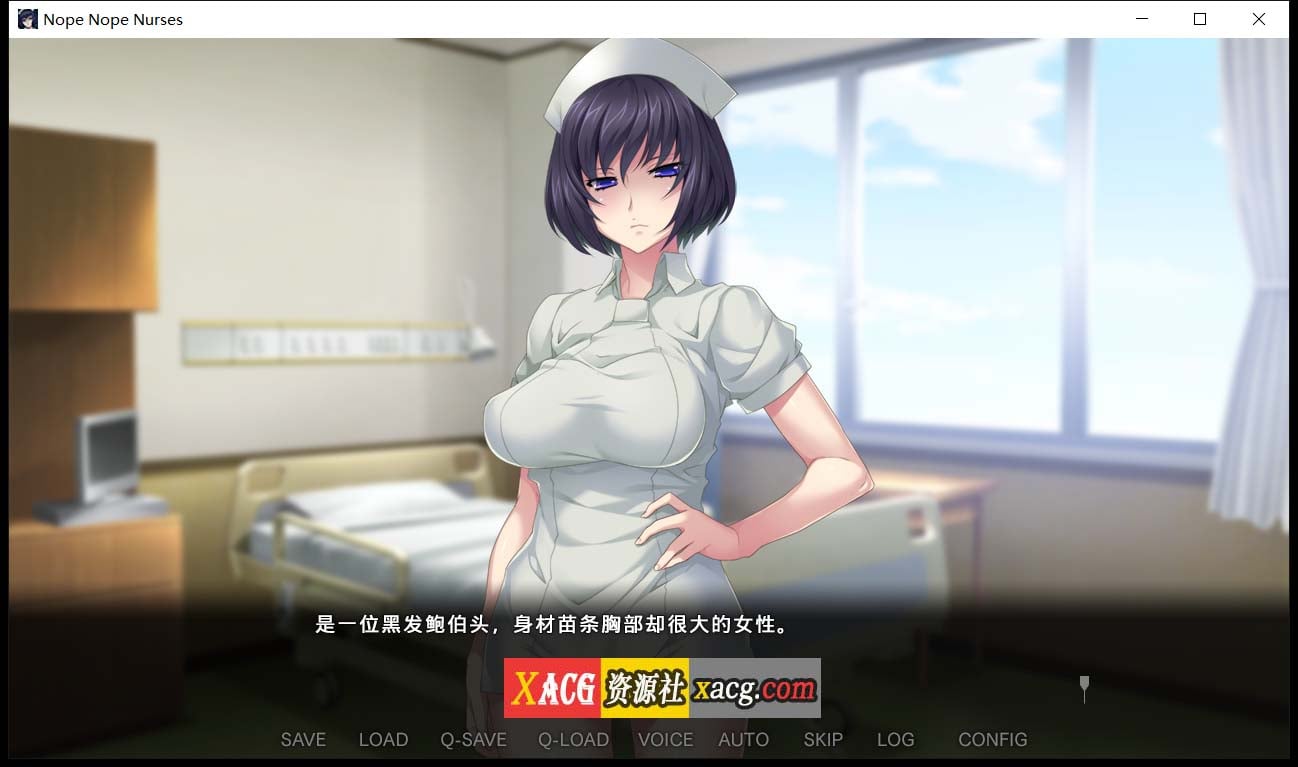The image size is (1298, 767).
Task: Click the yellow 资源社 logo section
Action: pyautogui.click(x=645, y=688)
